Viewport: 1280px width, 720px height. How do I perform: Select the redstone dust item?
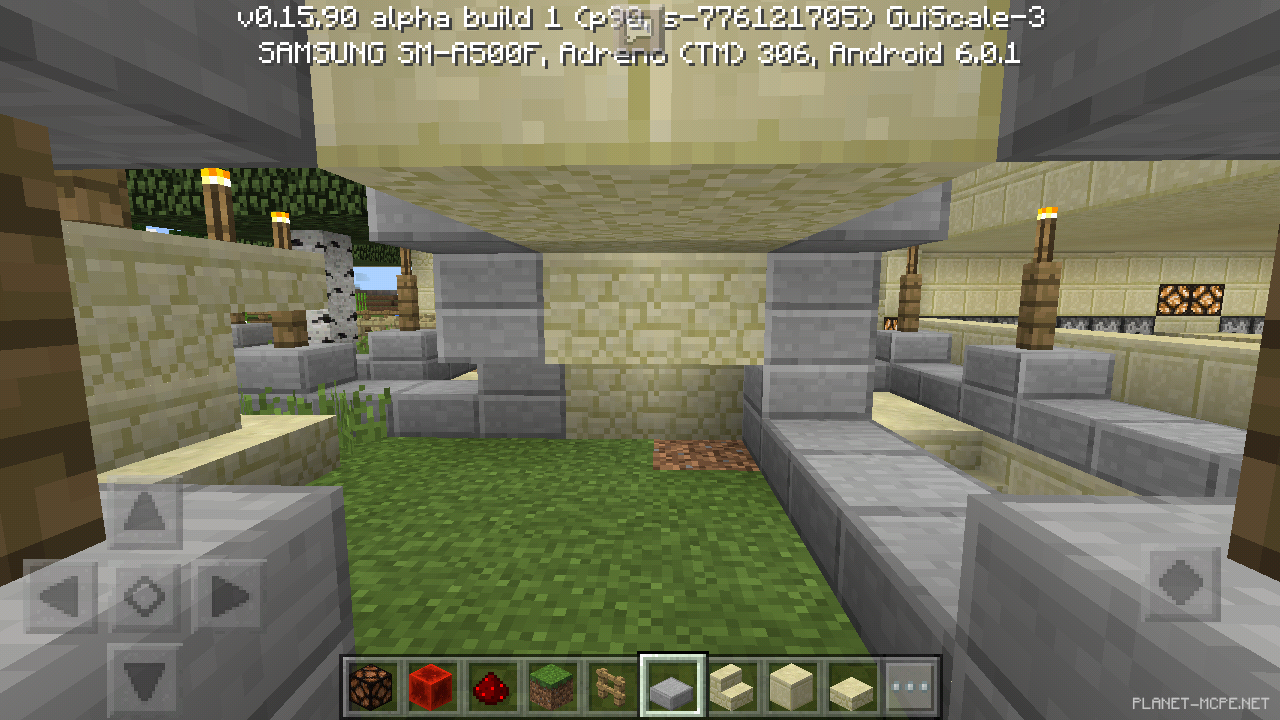[492, 684]
